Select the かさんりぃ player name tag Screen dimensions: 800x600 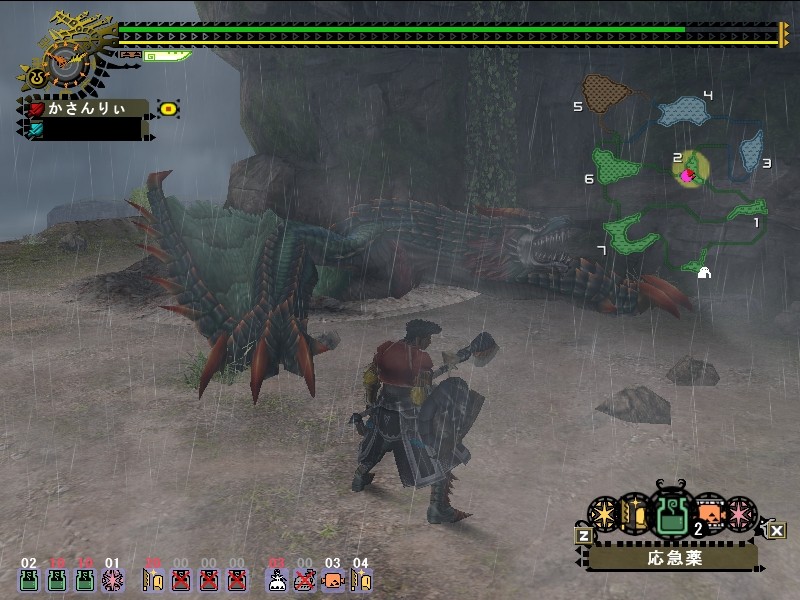pyautogui.click(x=88, y=108)
